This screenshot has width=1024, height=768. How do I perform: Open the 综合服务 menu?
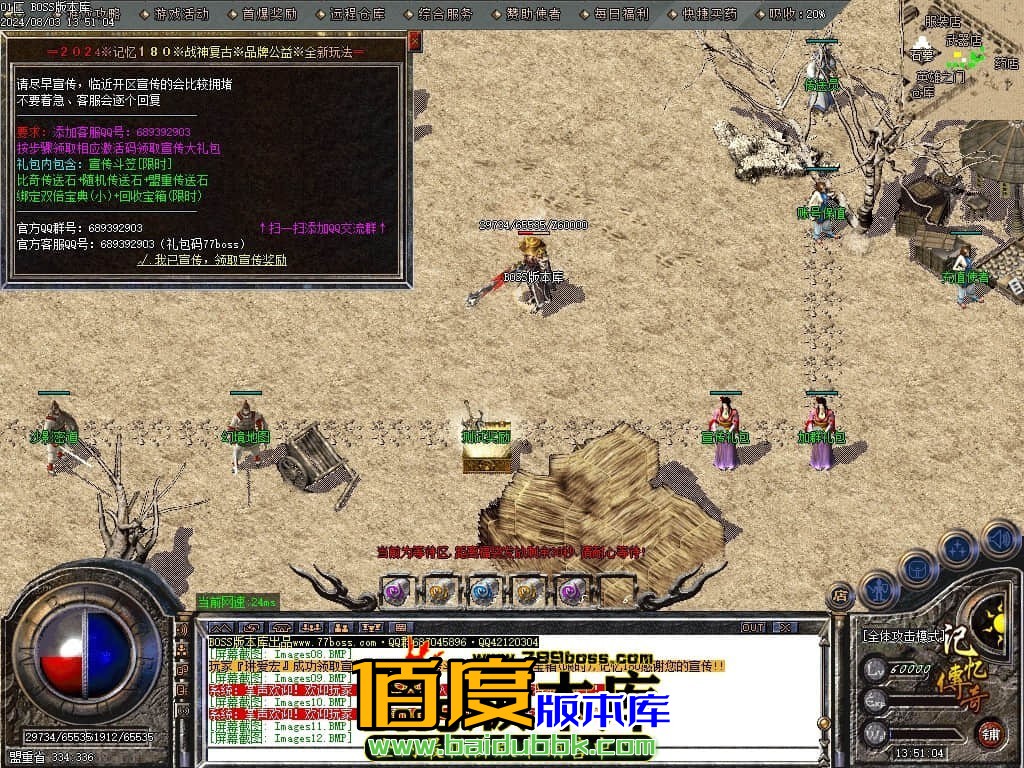coord(445,14)
